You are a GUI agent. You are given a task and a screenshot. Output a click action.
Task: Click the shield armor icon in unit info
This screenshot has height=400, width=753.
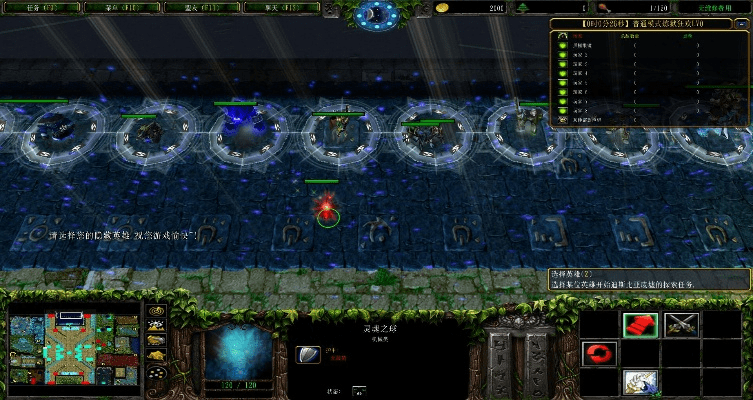[309, 354]
